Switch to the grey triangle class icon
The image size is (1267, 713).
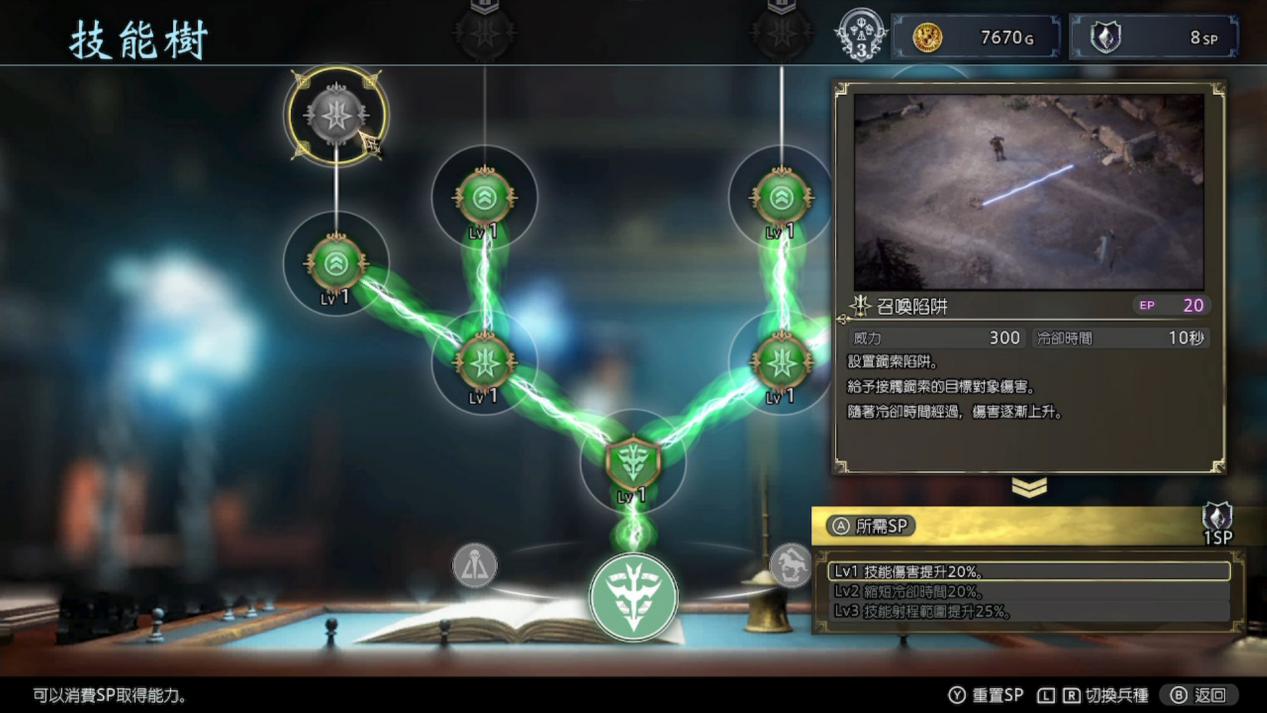point(475,566)
